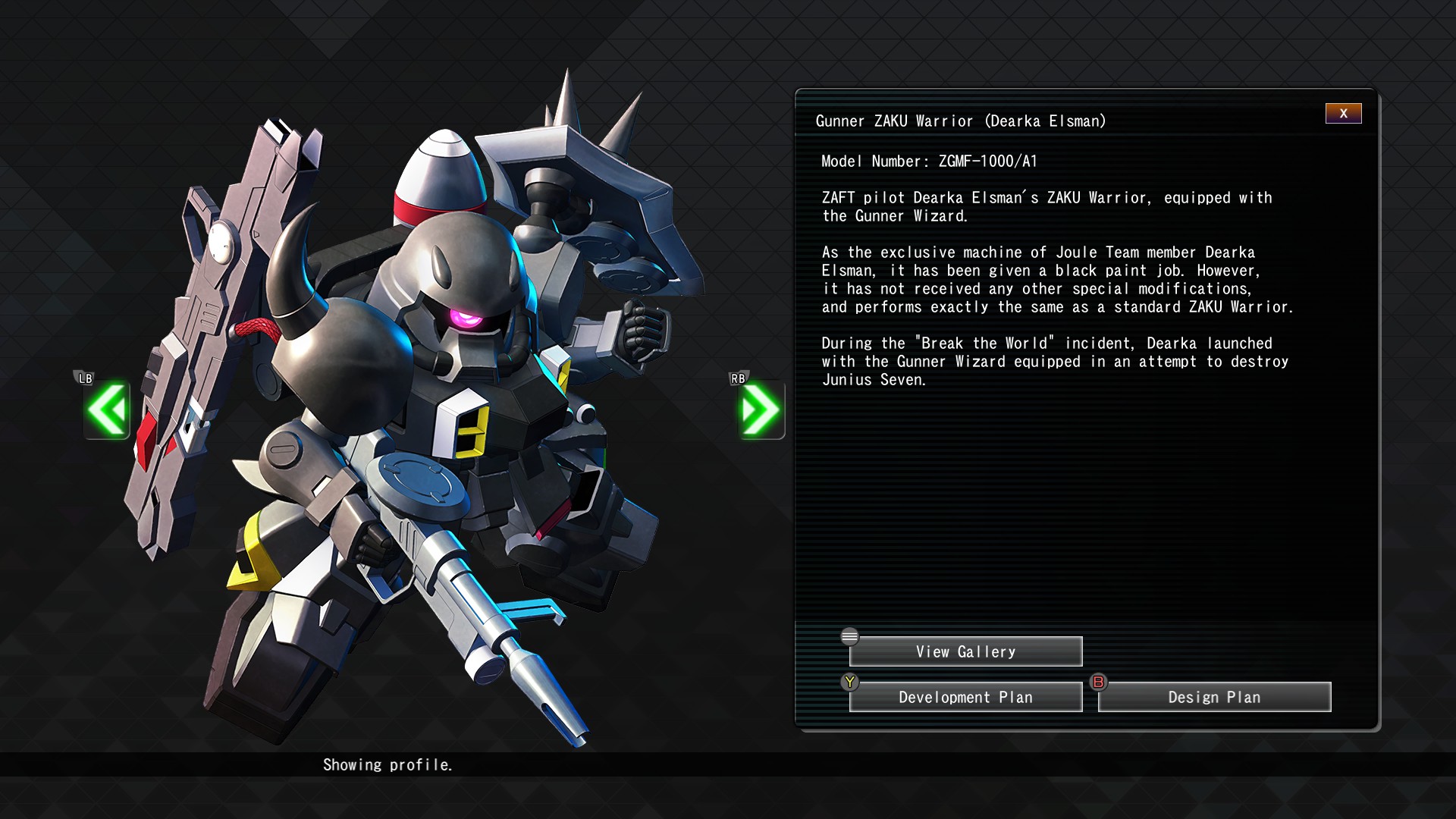Open the Development Plan

pyautogui.click(x=965, y=697)
